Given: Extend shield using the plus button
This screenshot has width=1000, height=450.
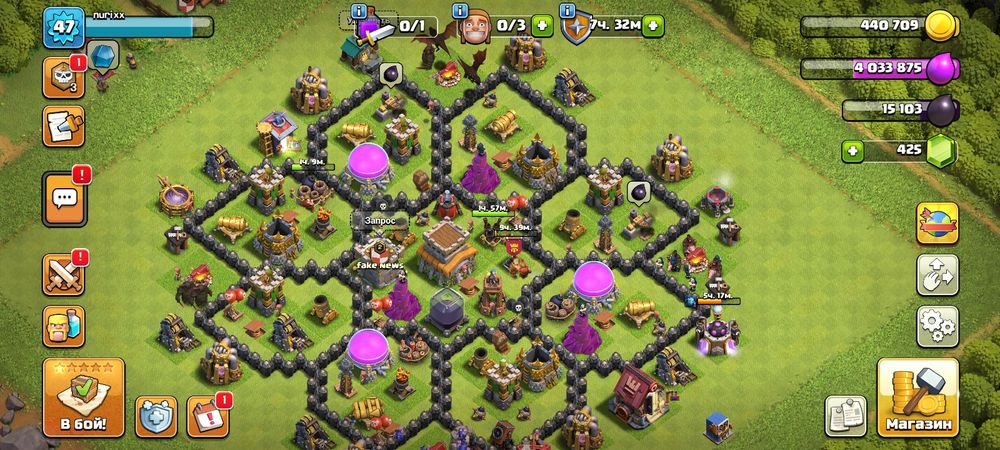Looking at the screenshot, I should pyautogui.click(x=653, y=26).
